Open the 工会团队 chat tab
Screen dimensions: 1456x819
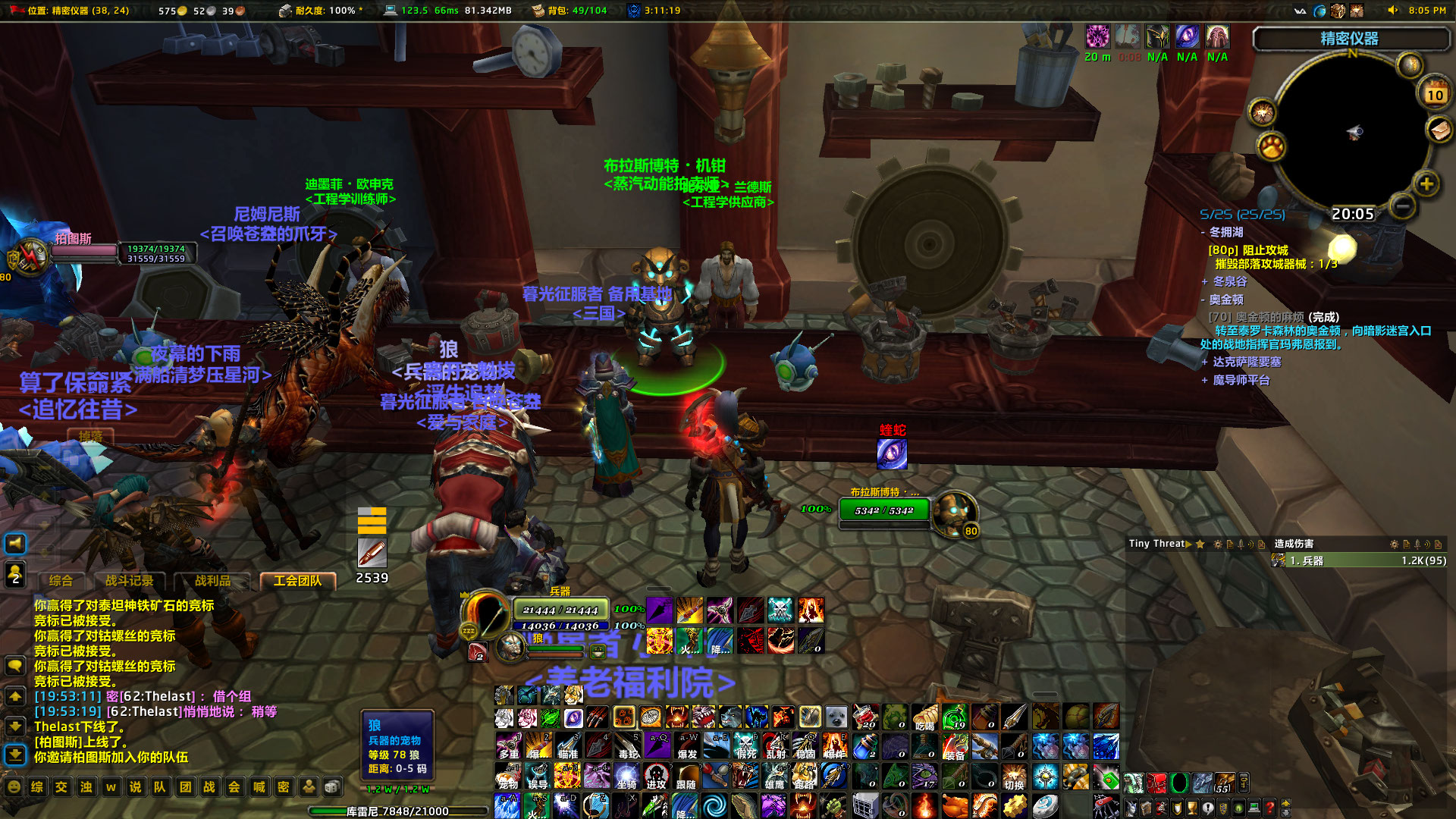point(298,580)
